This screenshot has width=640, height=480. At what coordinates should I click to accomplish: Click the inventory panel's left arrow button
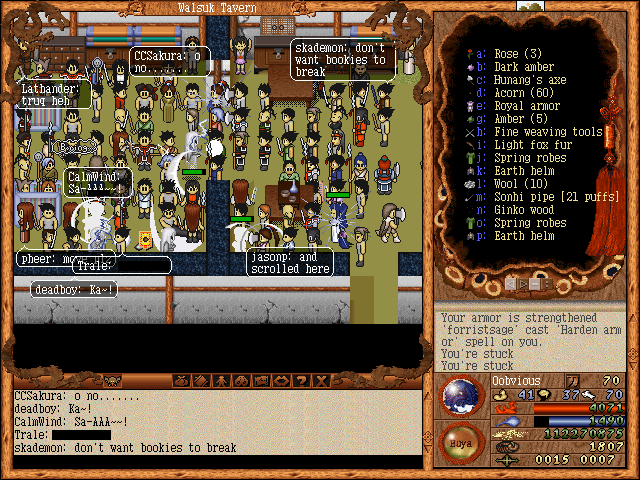[511, 284]
